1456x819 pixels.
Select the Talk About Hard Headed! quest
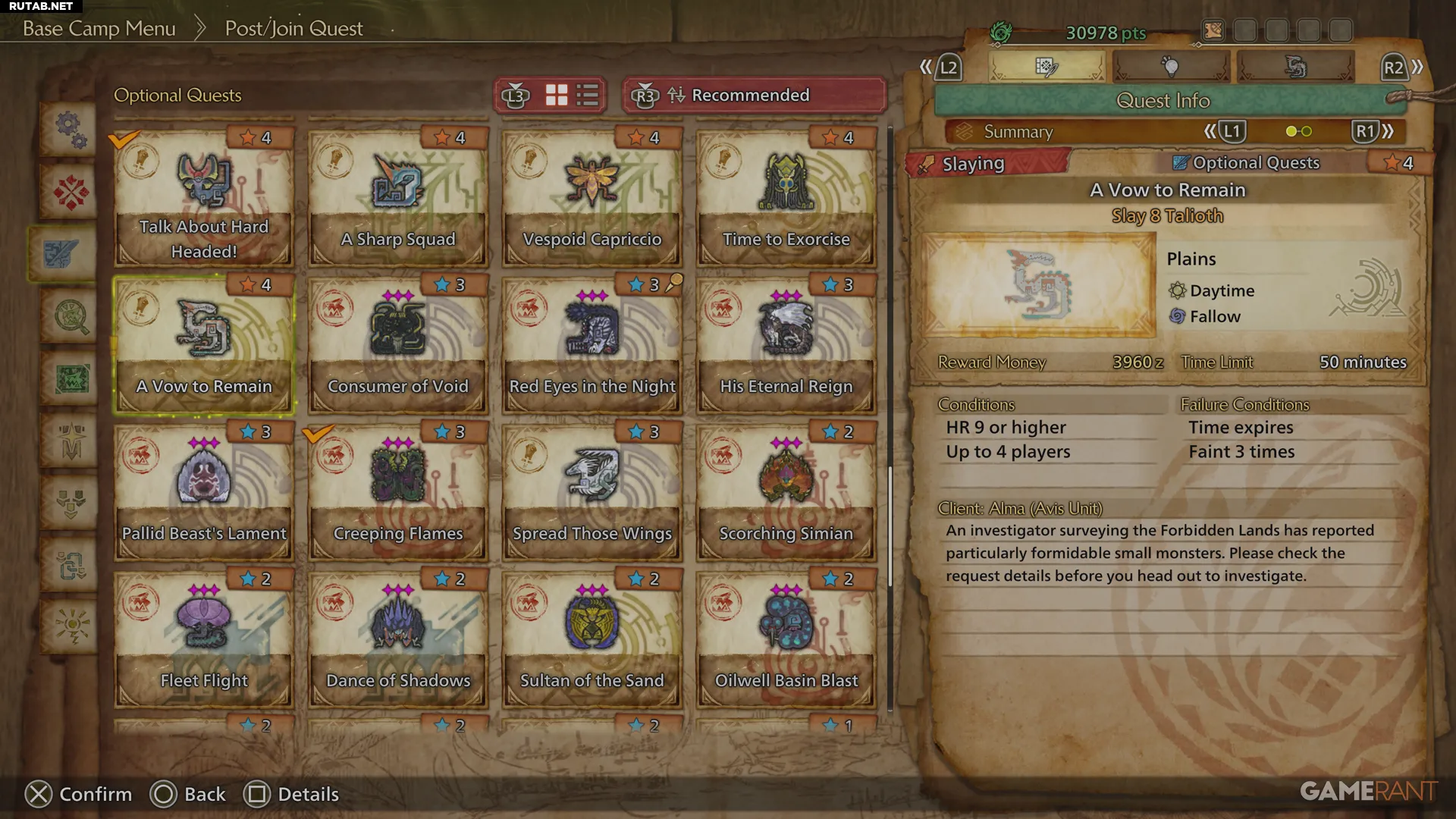[x=203, y=199]
